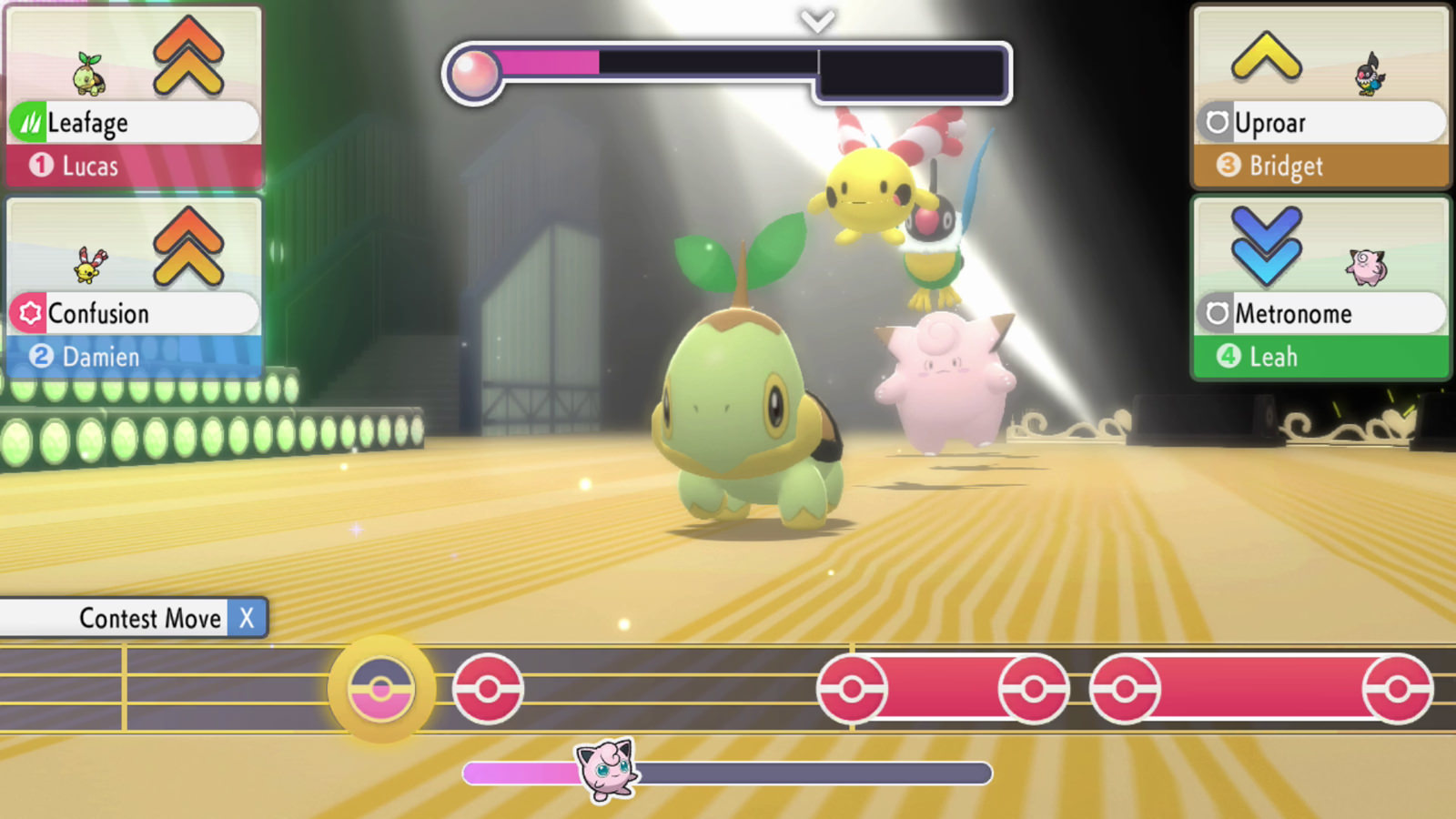
Task: Expand the downward arrow above the appeal gauge
Action: click(x=816, y=23)
